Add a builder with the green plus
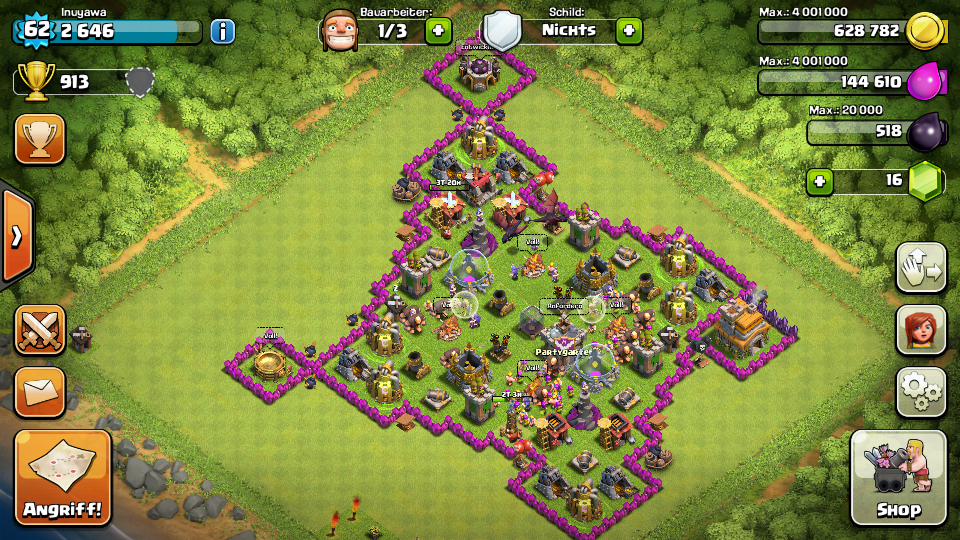960x540 pixels. click(439, 31)
